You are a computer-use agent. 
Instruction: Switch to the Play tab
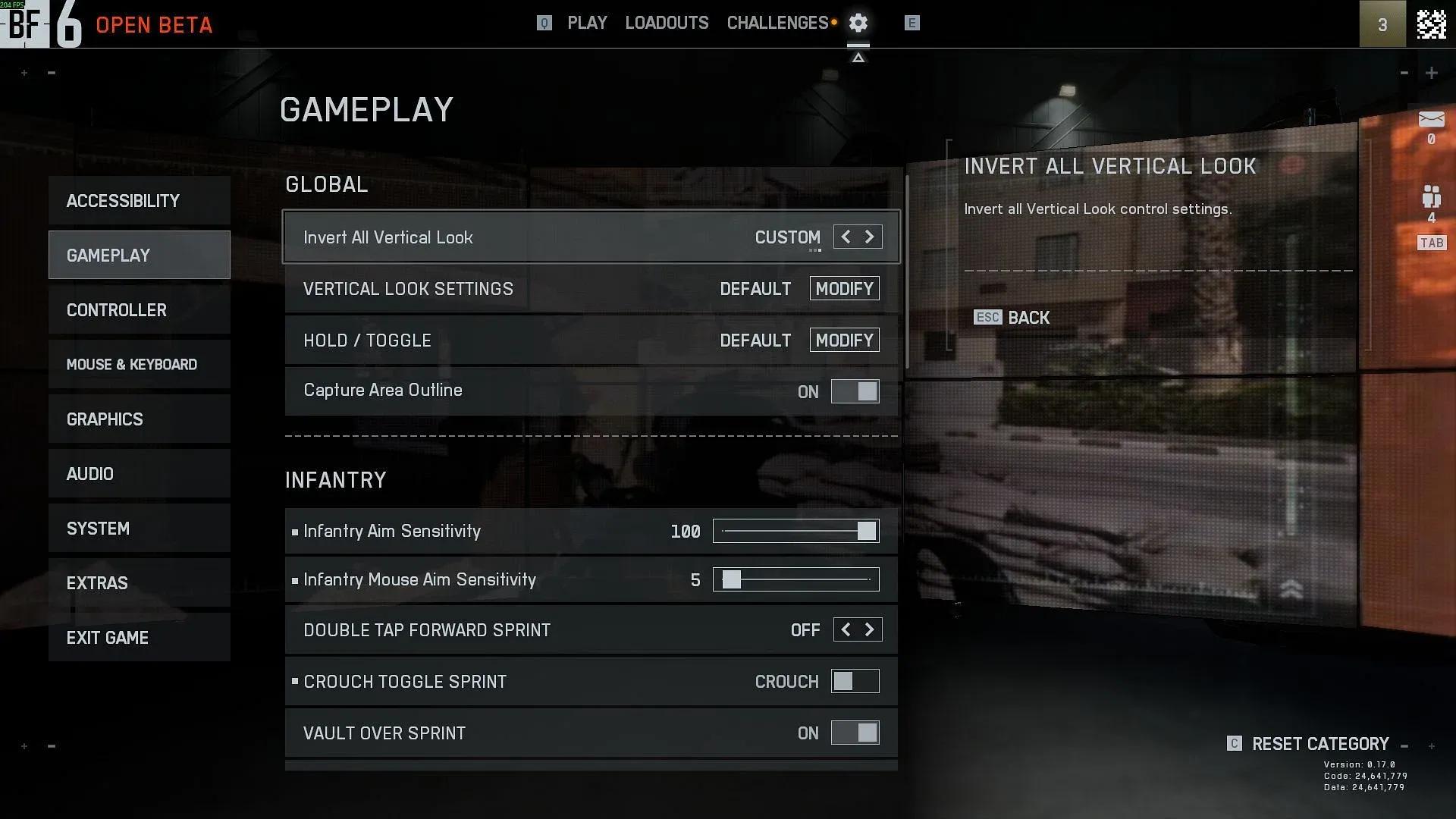pyautogui.click(x=587, y=24)
